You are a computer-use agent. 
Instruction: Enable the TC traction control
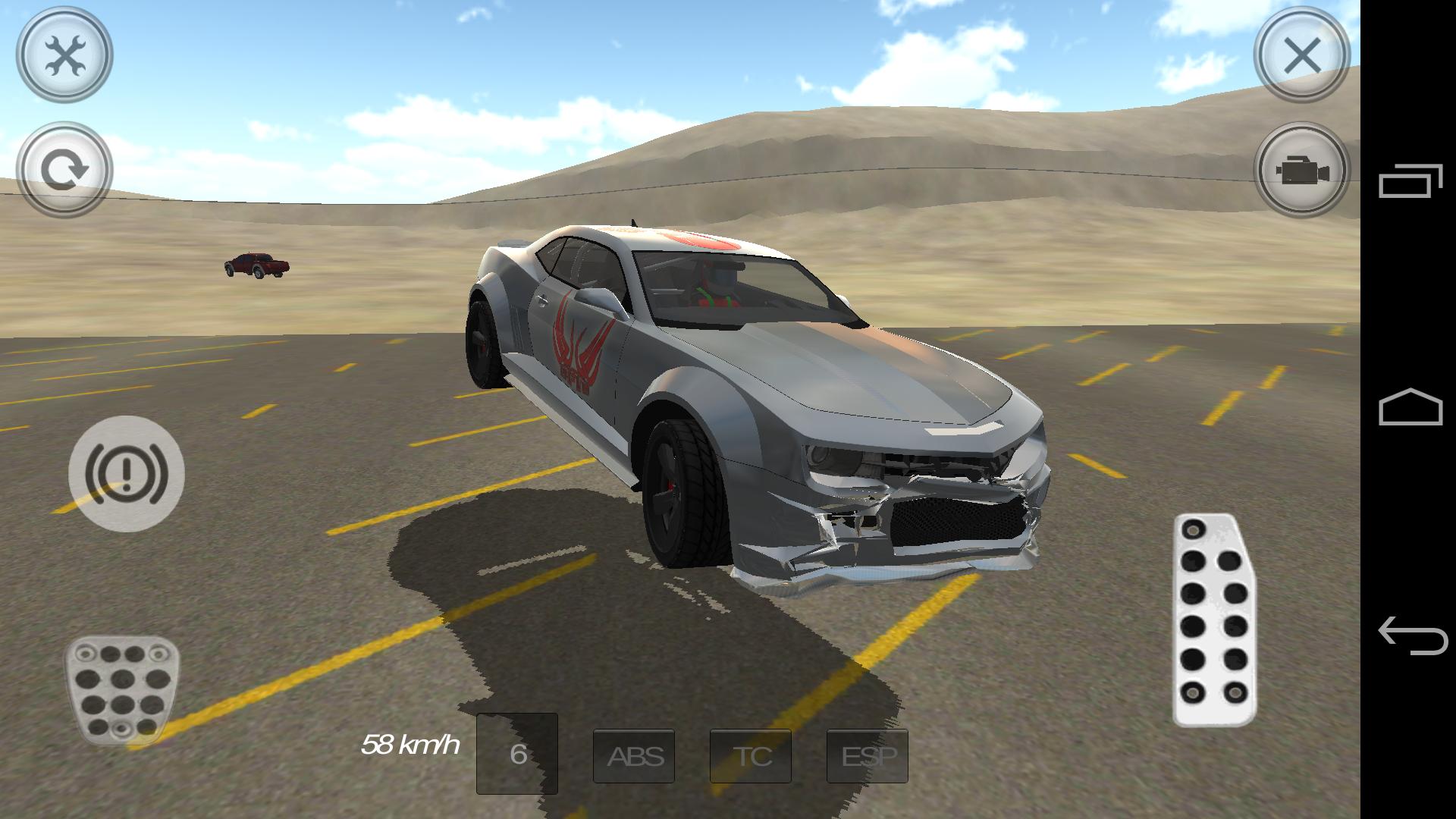(x=749, y=755)
